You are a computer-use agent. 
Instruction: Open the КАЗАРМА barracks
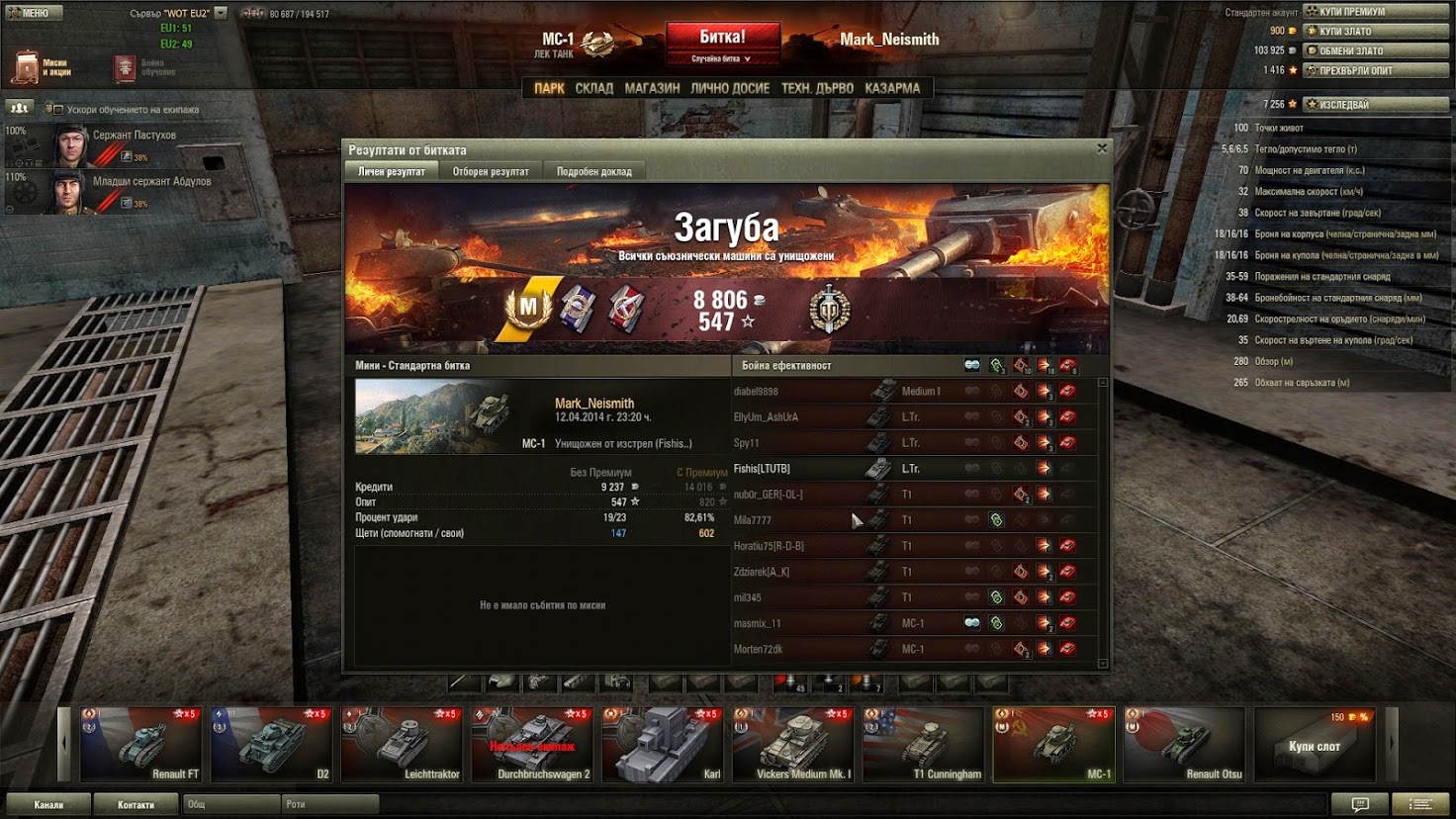point(892,88)
